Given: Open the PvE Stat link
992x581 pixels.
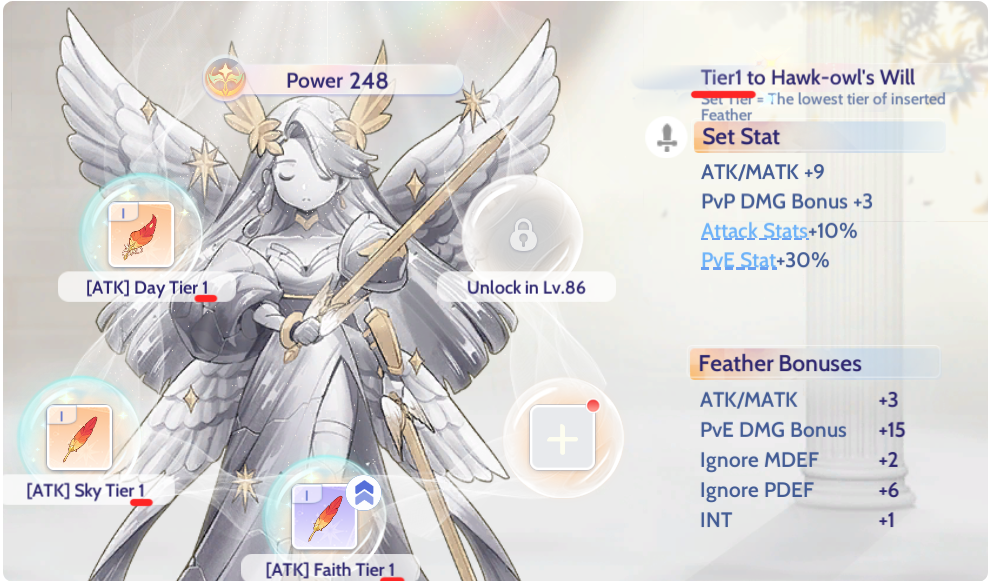Looking at the screenshot, I should (738, 261).
